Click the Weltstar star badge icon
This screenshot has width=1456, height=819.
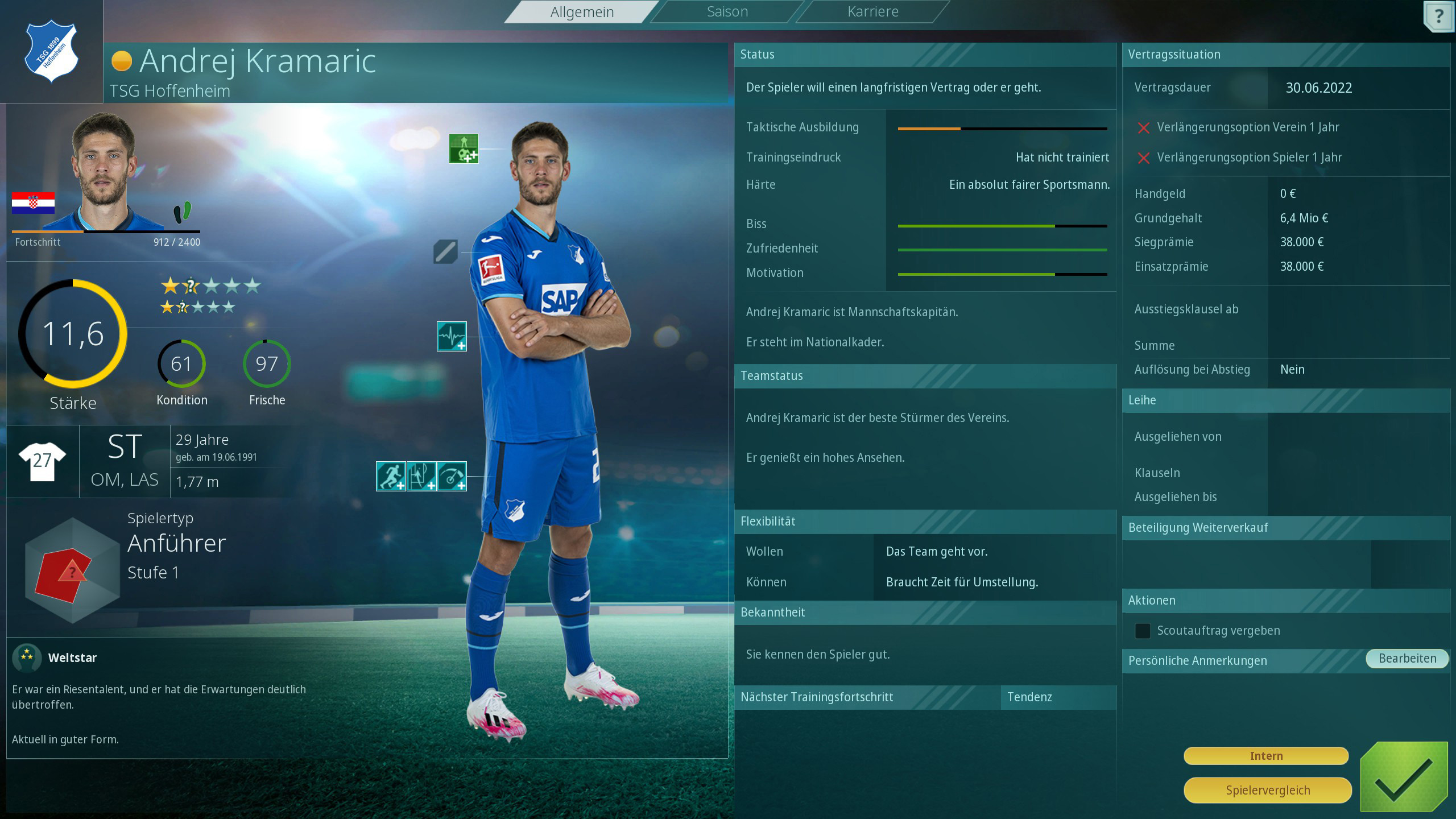pos(27,658)
